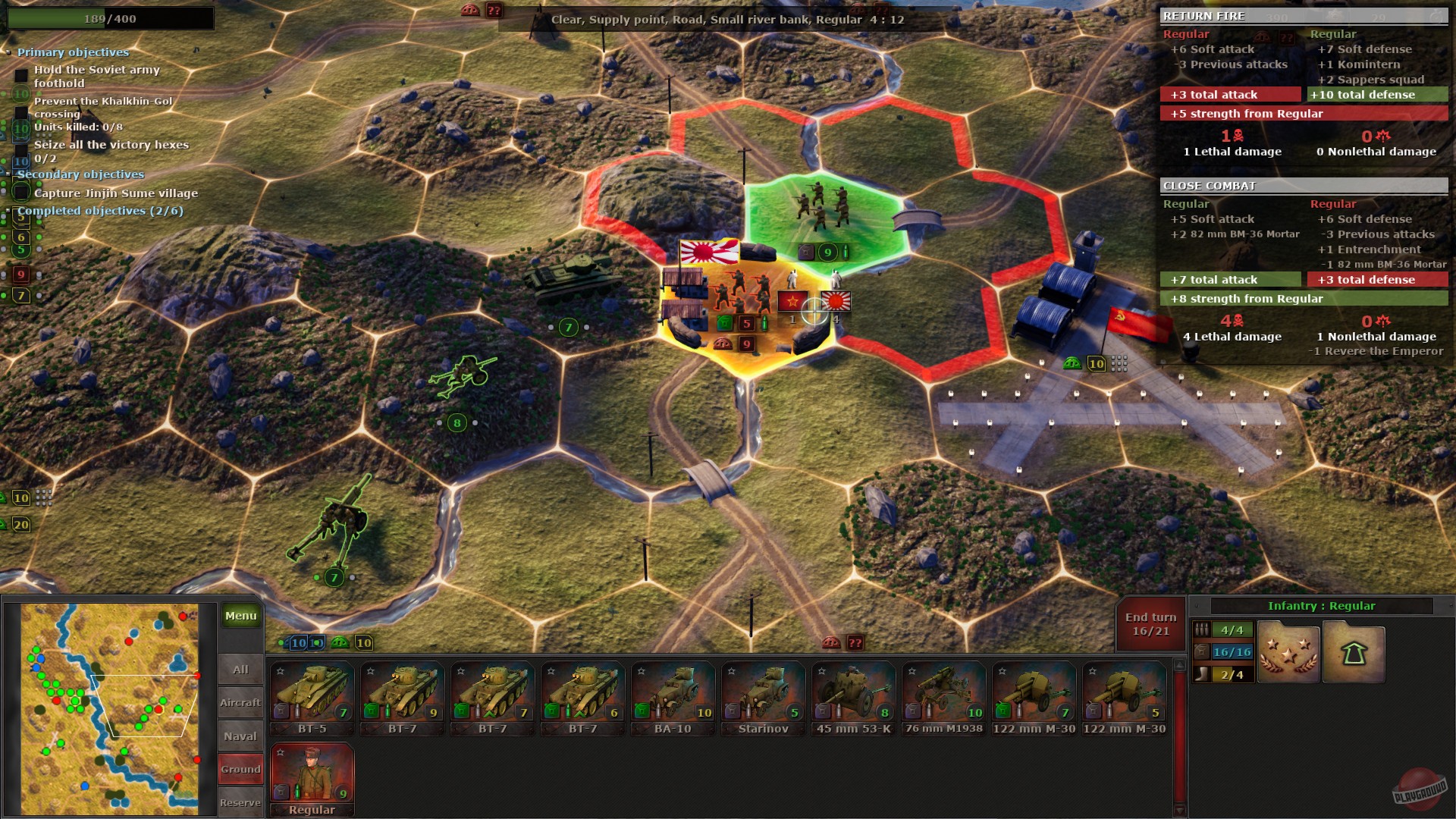Select the 122 mm M-30 howitzer unit
The height and width of the screenshot is (819, 1456).
click(1034, 694)
